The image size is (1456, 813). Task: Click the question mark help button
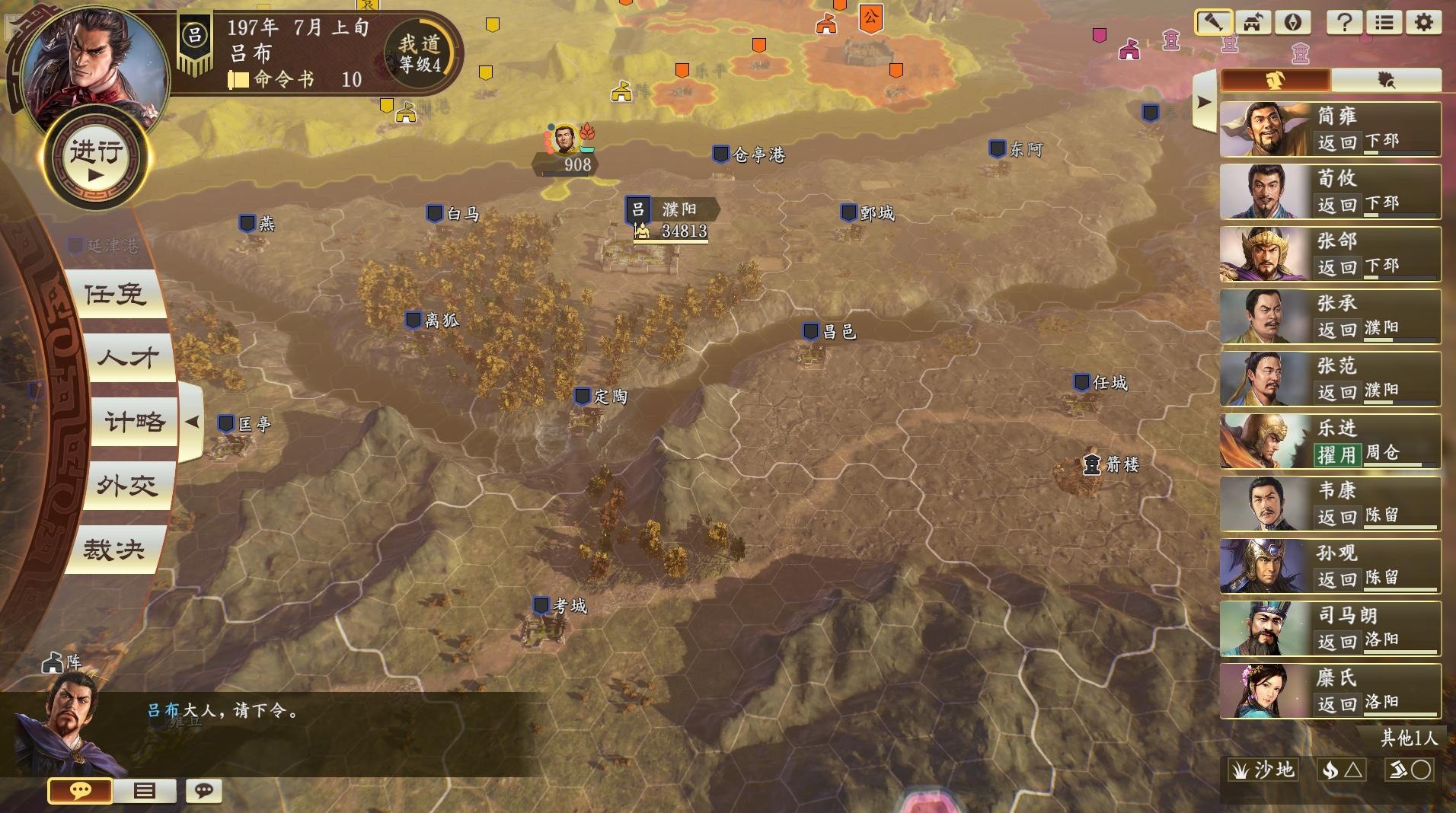(x=1344, y=23)
